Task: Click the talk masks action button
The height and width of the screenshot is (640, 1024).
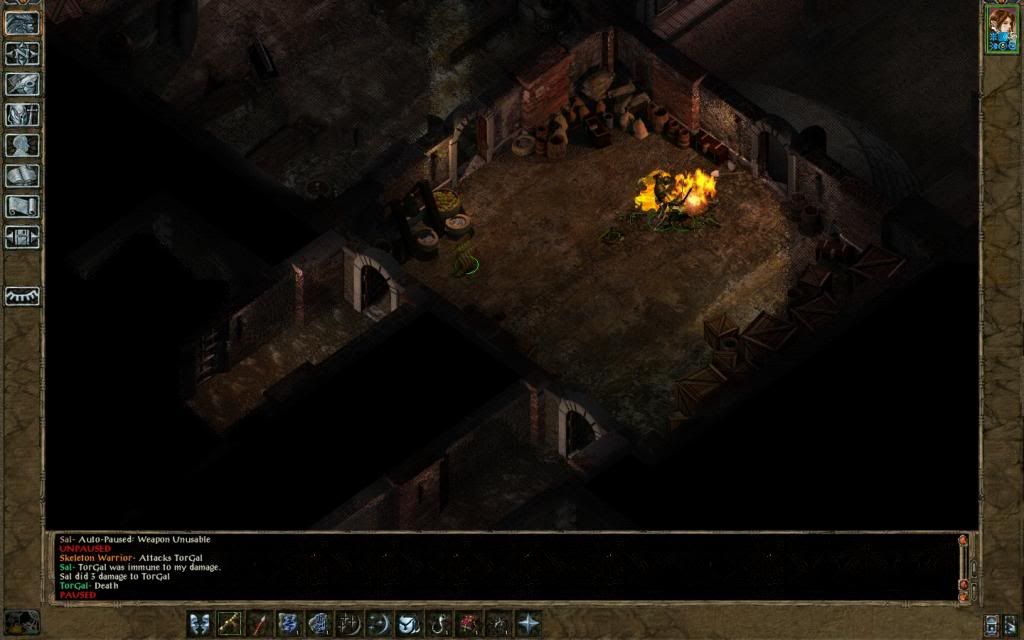Action: (x=200, y=622)
